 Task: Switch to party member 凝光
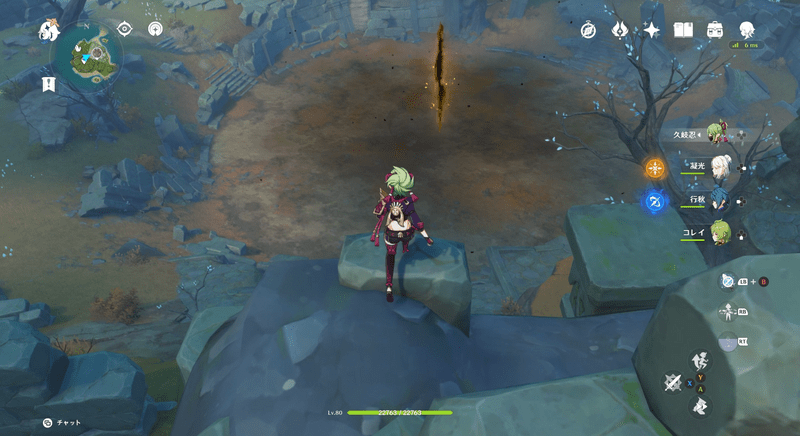coord(718,168)
